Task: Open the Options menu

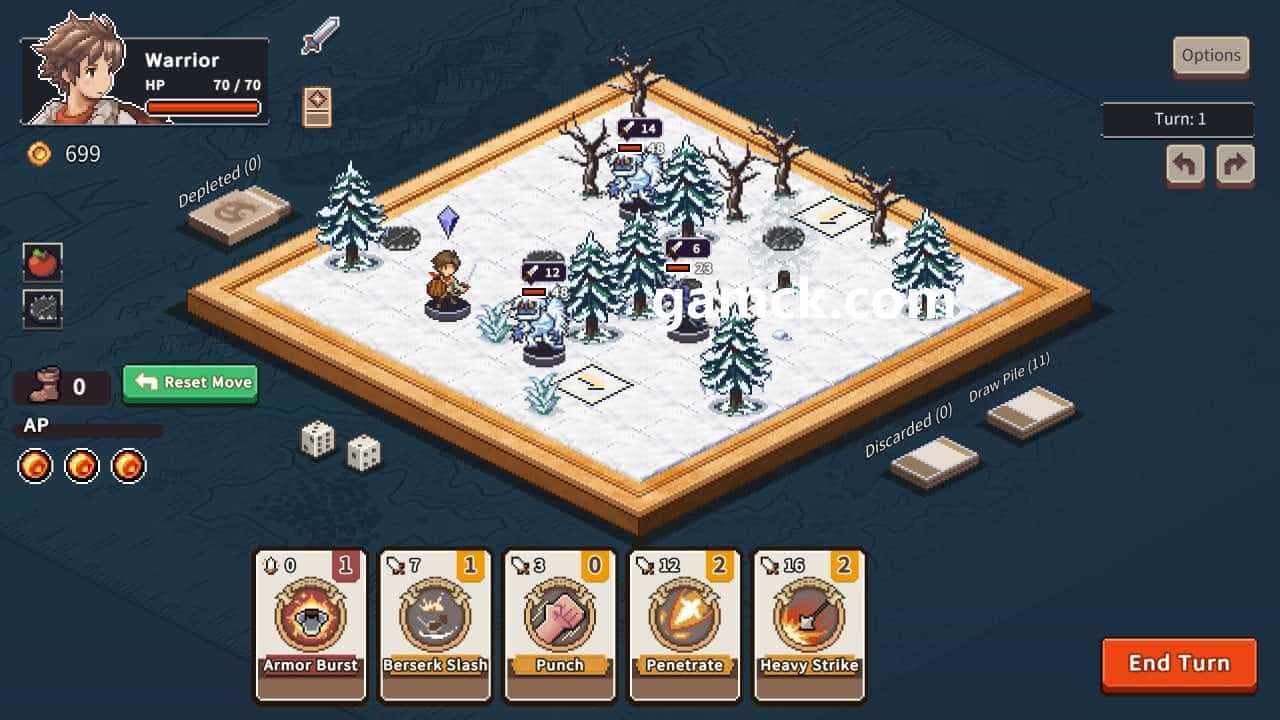Action: [1211, 56]
